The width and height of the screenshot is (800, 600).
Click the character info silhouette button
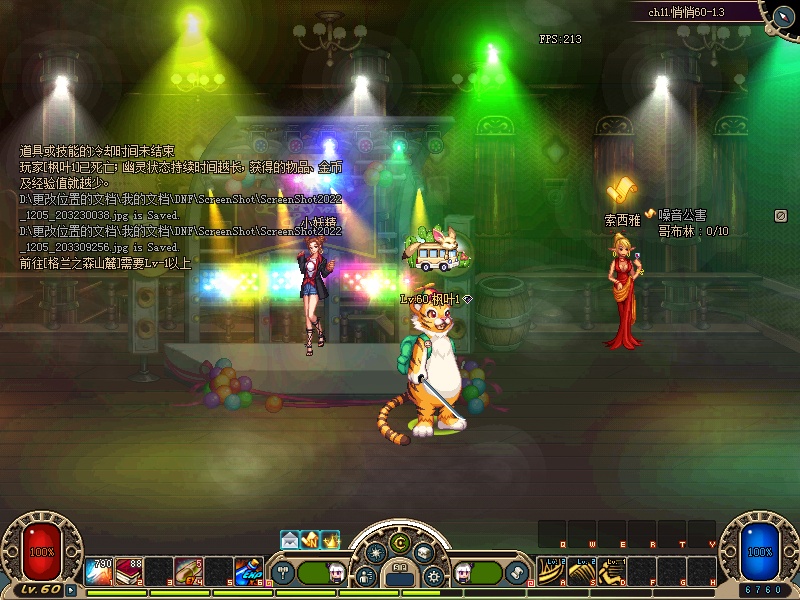point(366,576)
